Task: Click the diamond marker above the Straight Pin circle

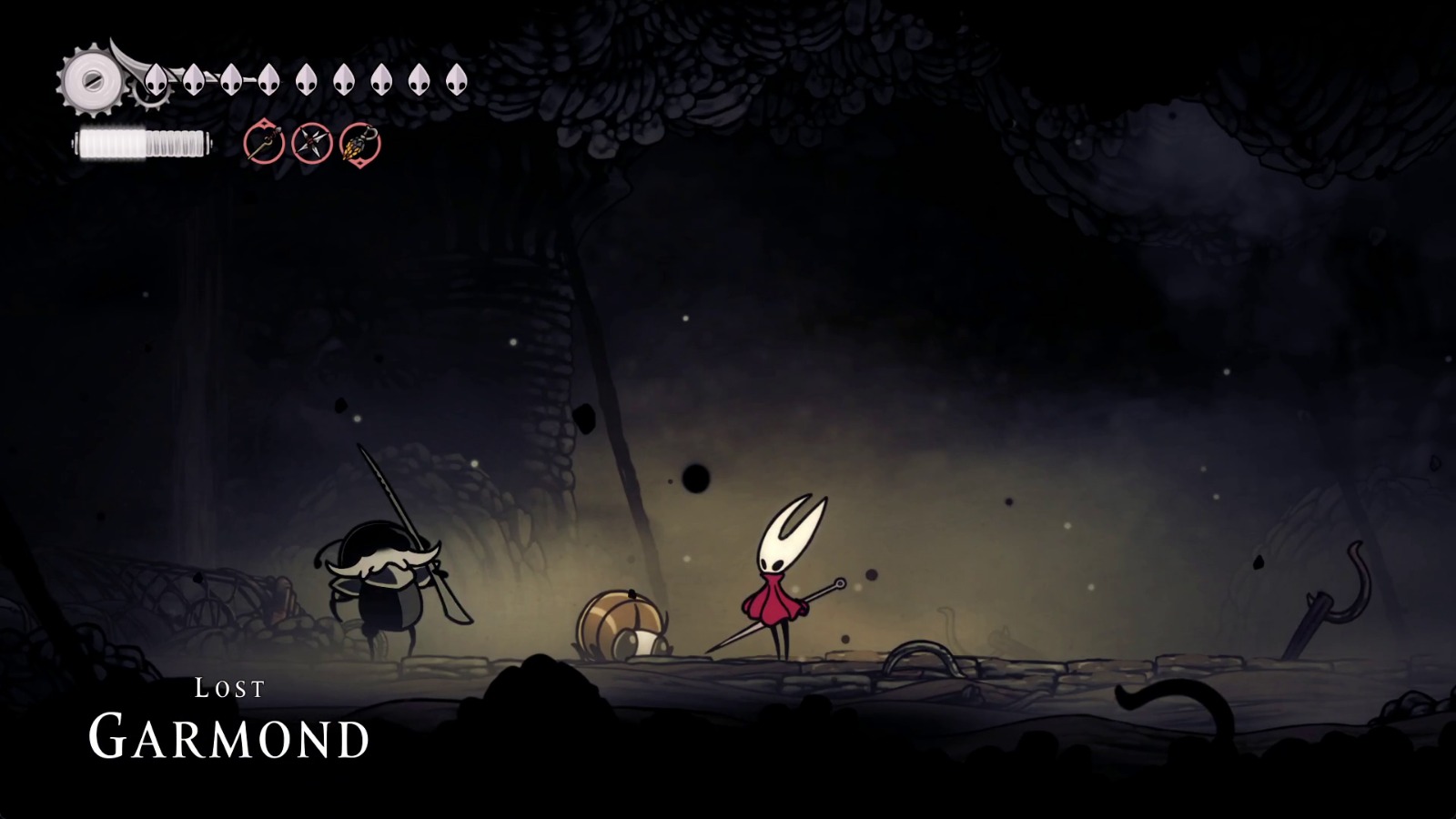Action: pyautogui.click(x=264, y=123)
